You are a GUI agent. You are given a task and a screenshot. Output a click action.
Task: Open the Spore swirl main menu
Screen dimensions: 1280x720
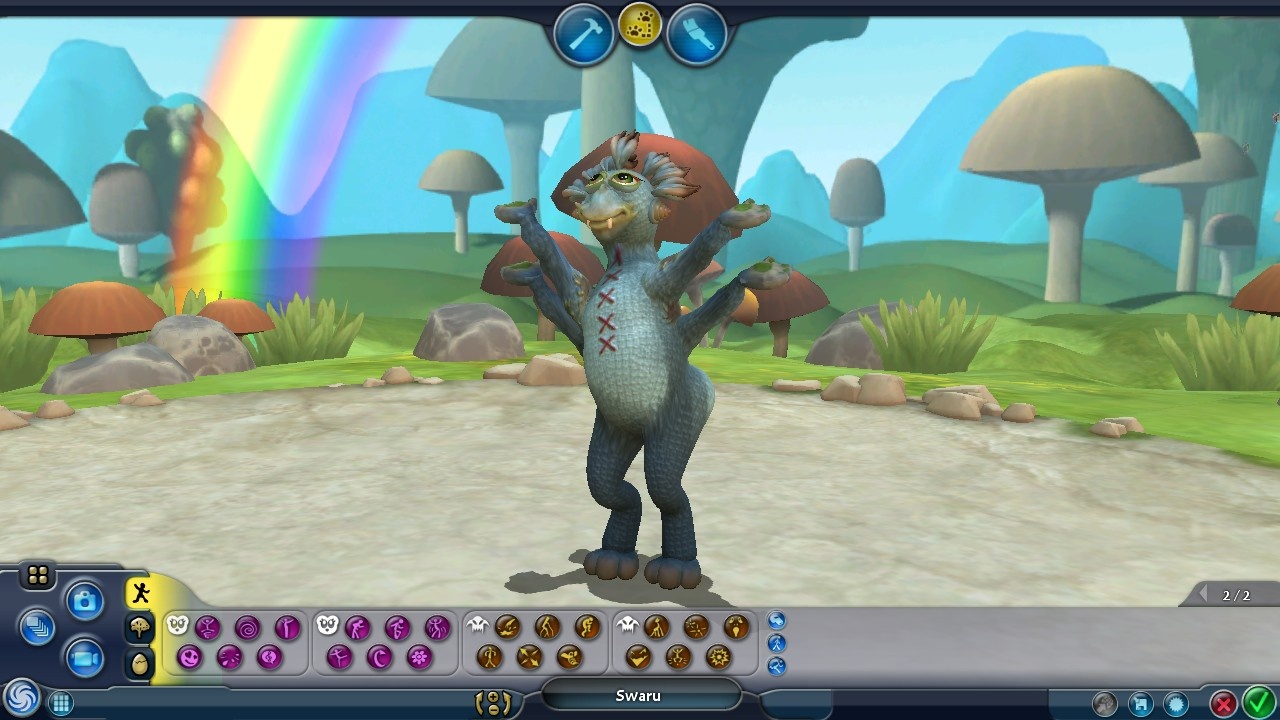pos(20,698)
